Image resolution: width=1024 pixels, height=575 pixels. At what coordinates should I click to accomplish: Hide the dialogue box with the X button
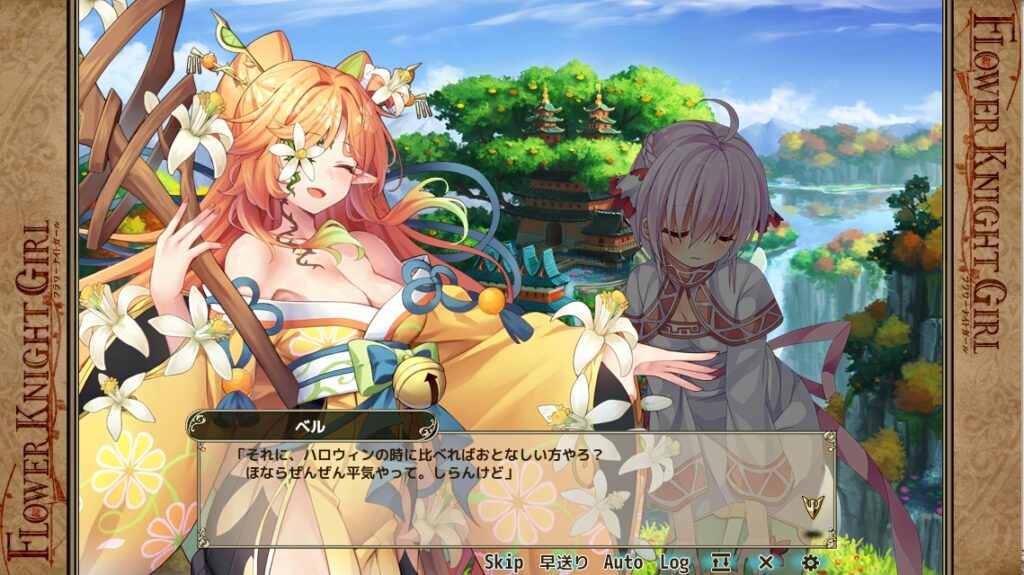click(x=766, y=562)
